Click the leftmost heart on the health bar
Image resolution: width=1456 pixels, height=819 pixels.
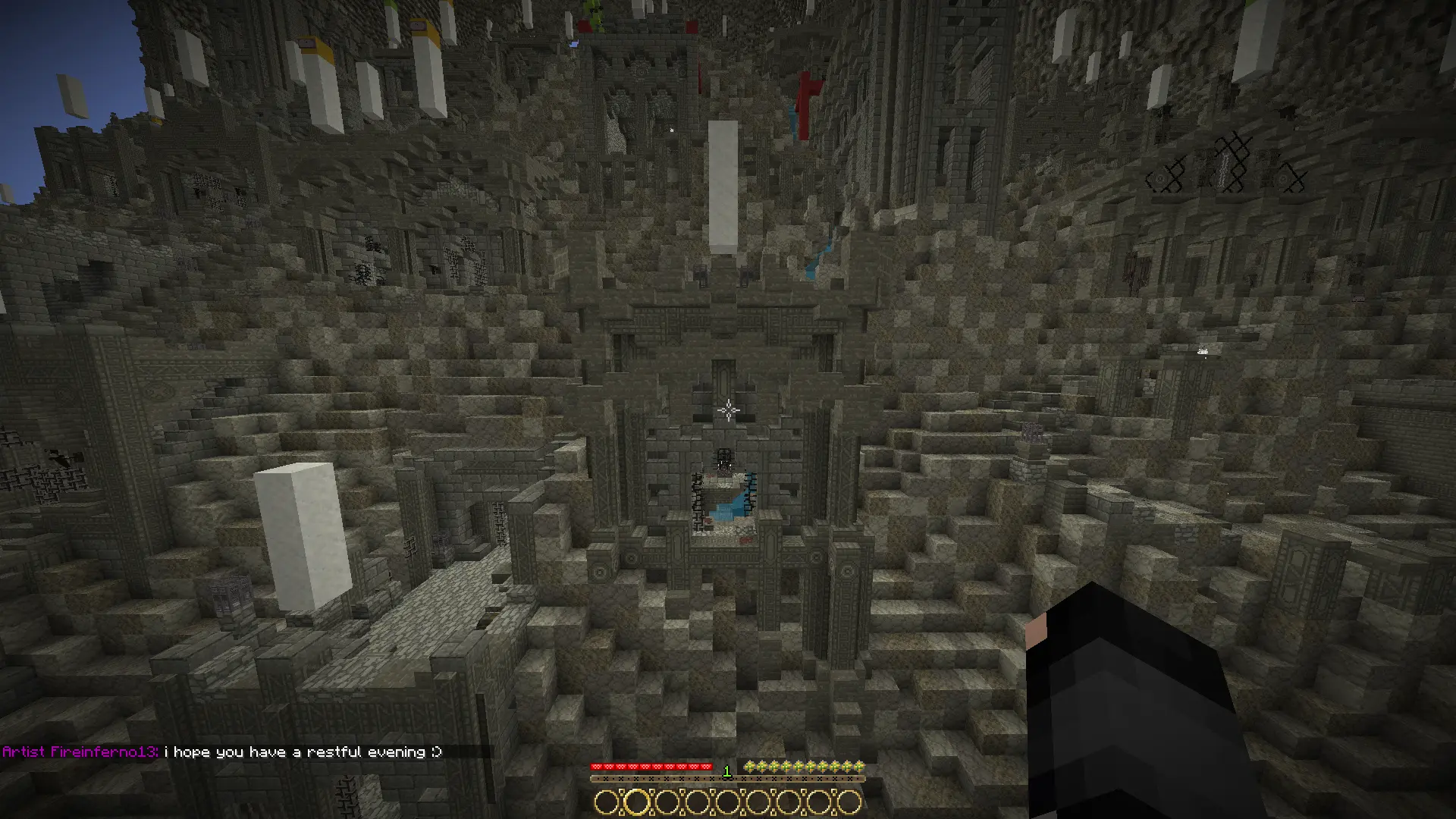(x=596, y=765)
